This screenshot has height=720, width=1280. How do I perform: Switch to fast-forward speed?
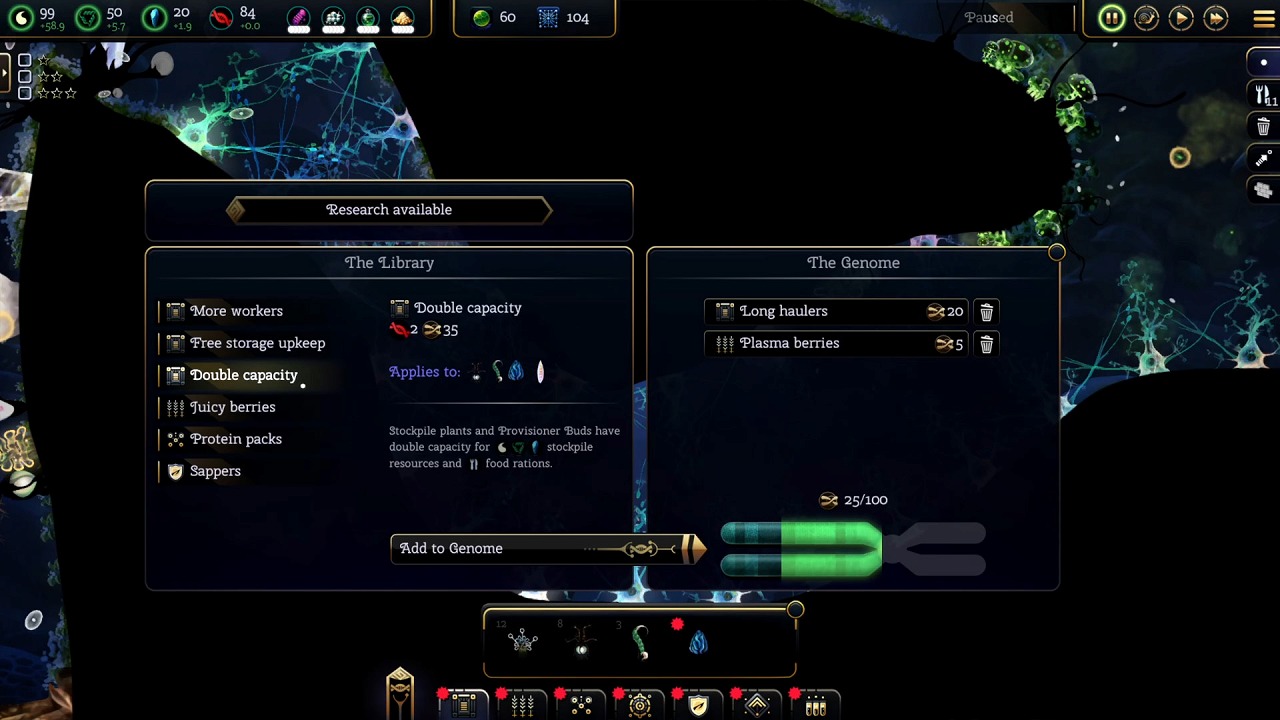tap(1216, 18)
